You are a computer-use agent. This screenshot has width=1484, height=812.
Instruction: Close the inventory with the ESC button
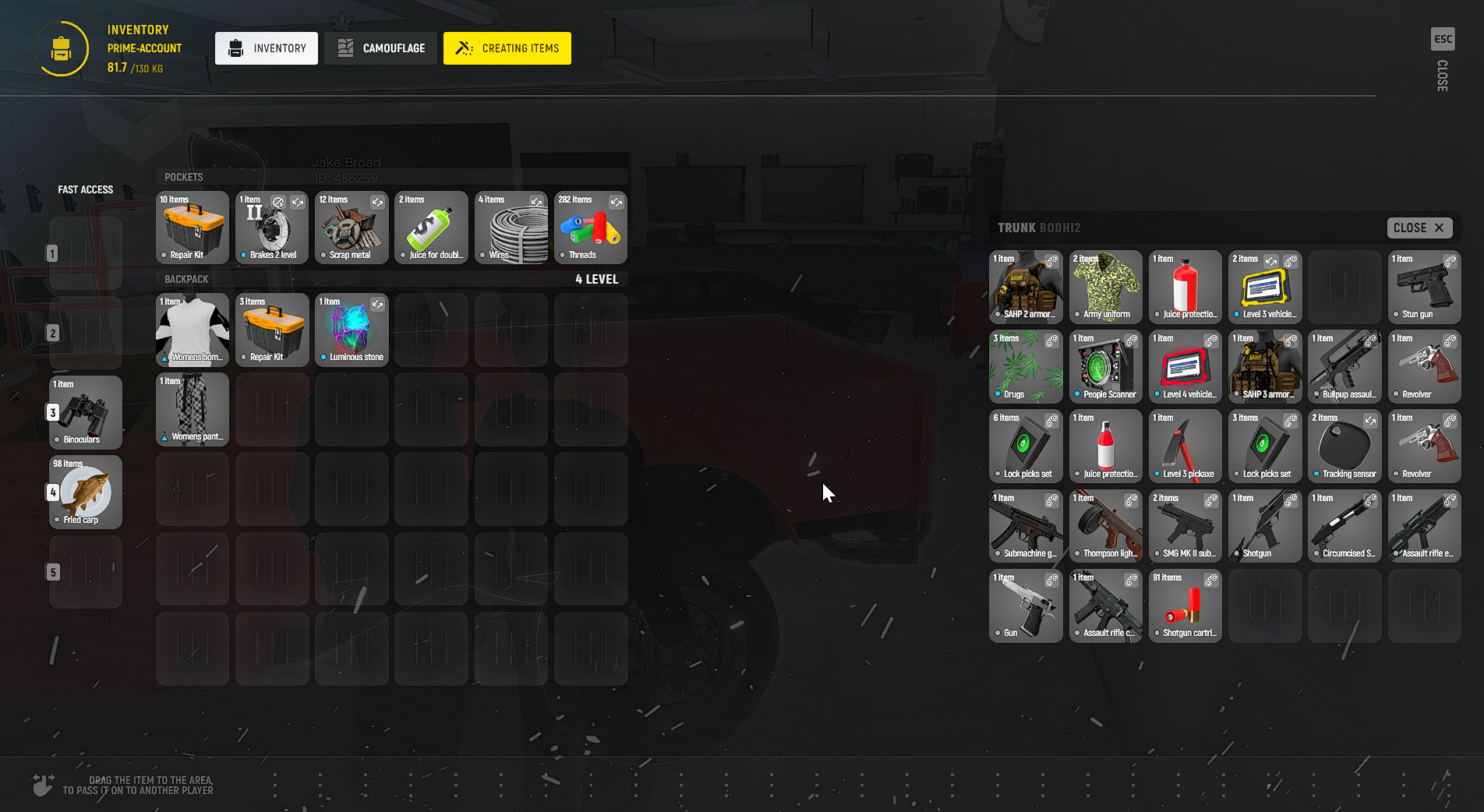click(x=1443, y=39)
